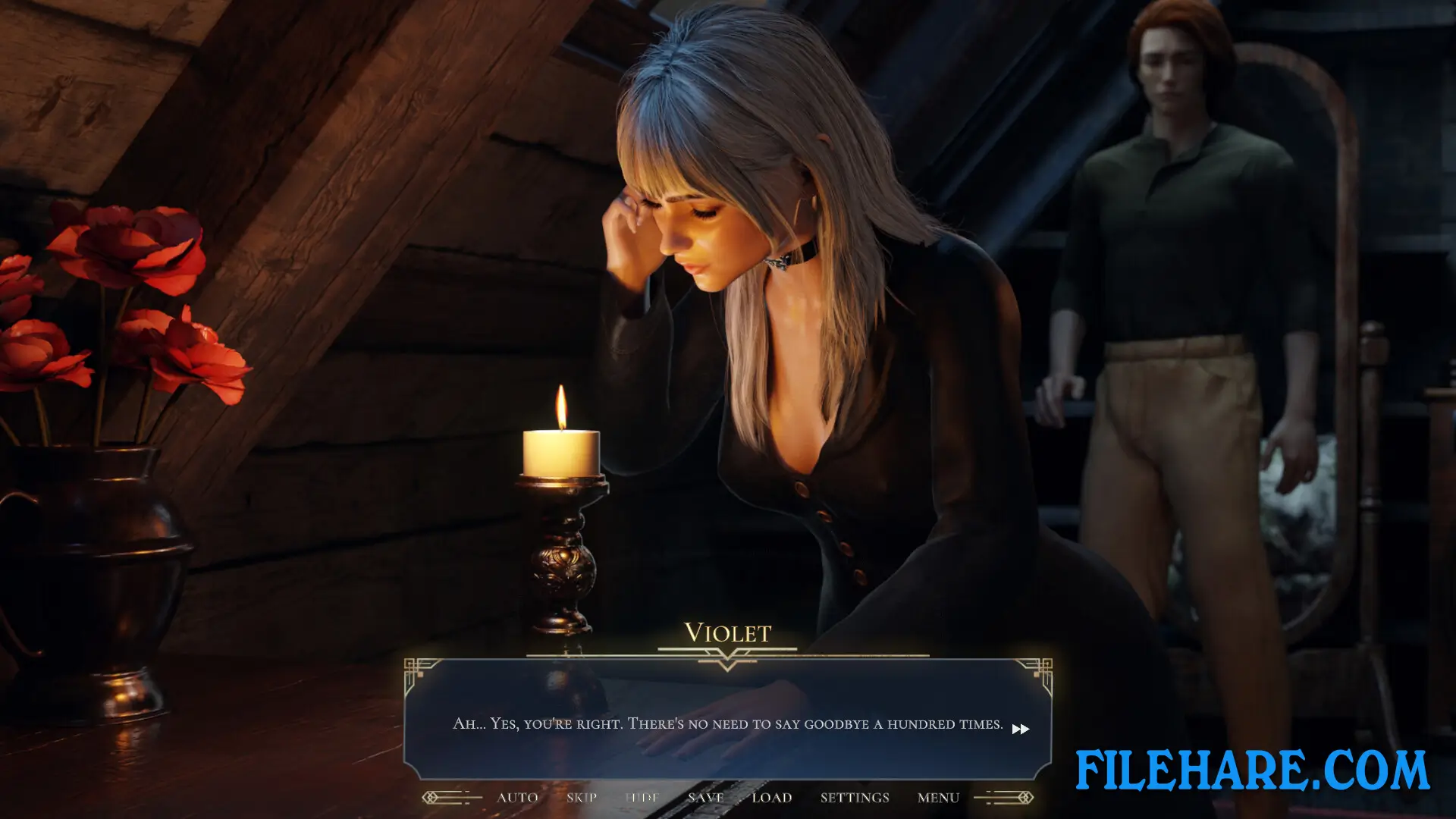Image resolution: width=1456 pixels, height=819 pixels.
Task: Click the fast-forward arrows in the dialogue box
Action: 1021,729
